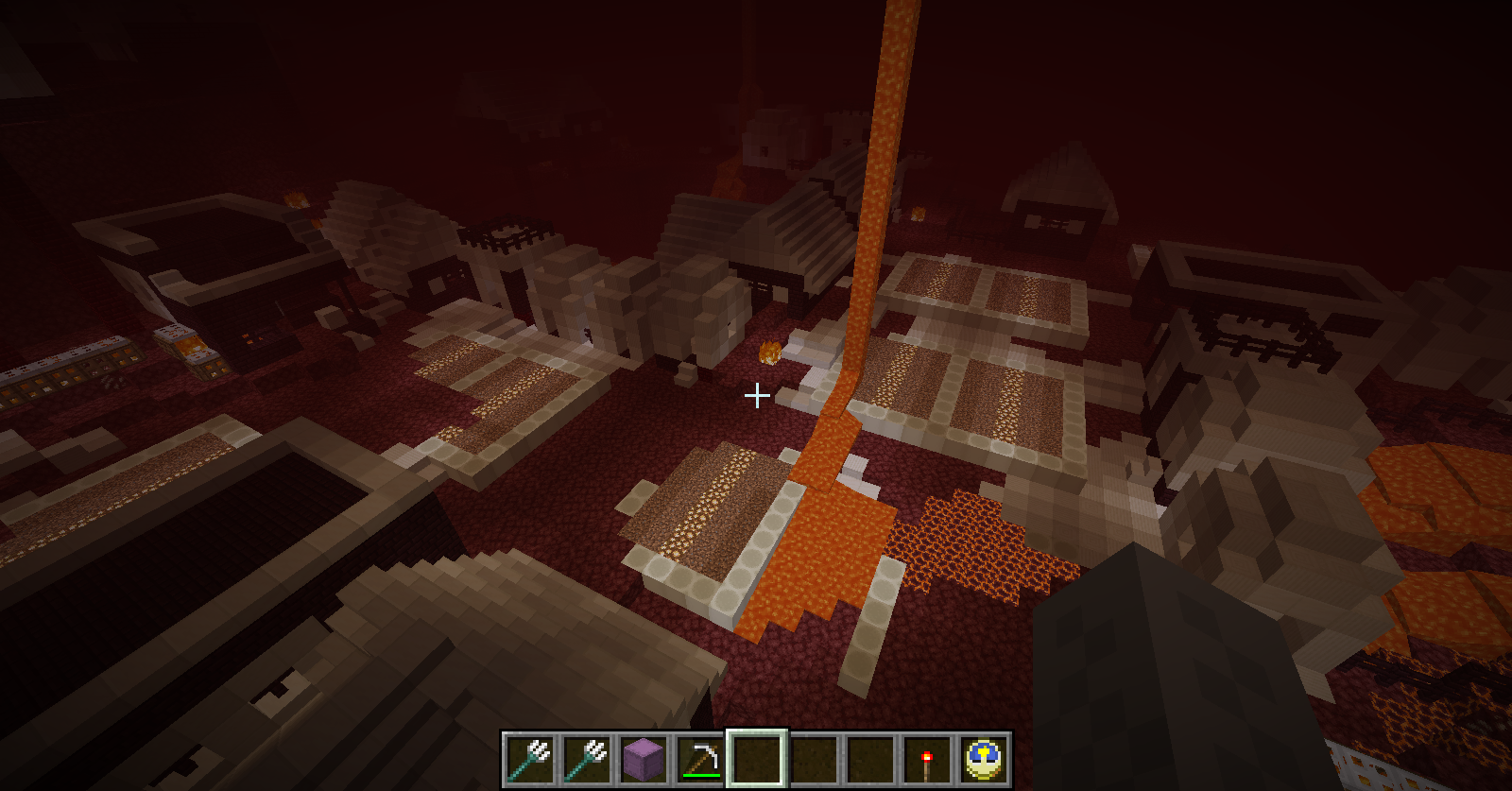Click the highlighted empty hotbar slot
The height and width of the screenshot is (791, 1512).
pyautogui.click(x=757, y=759)
